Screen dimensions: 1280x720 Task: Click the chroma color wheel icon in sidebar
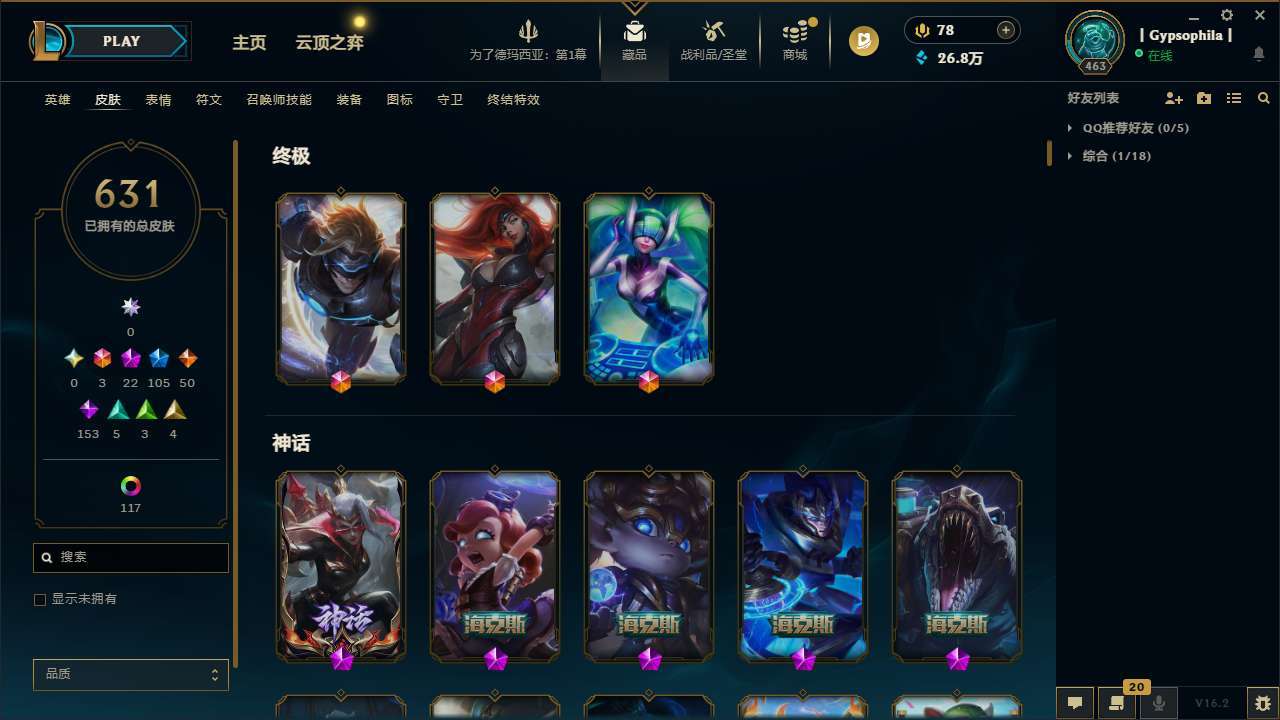coord(130,483)
